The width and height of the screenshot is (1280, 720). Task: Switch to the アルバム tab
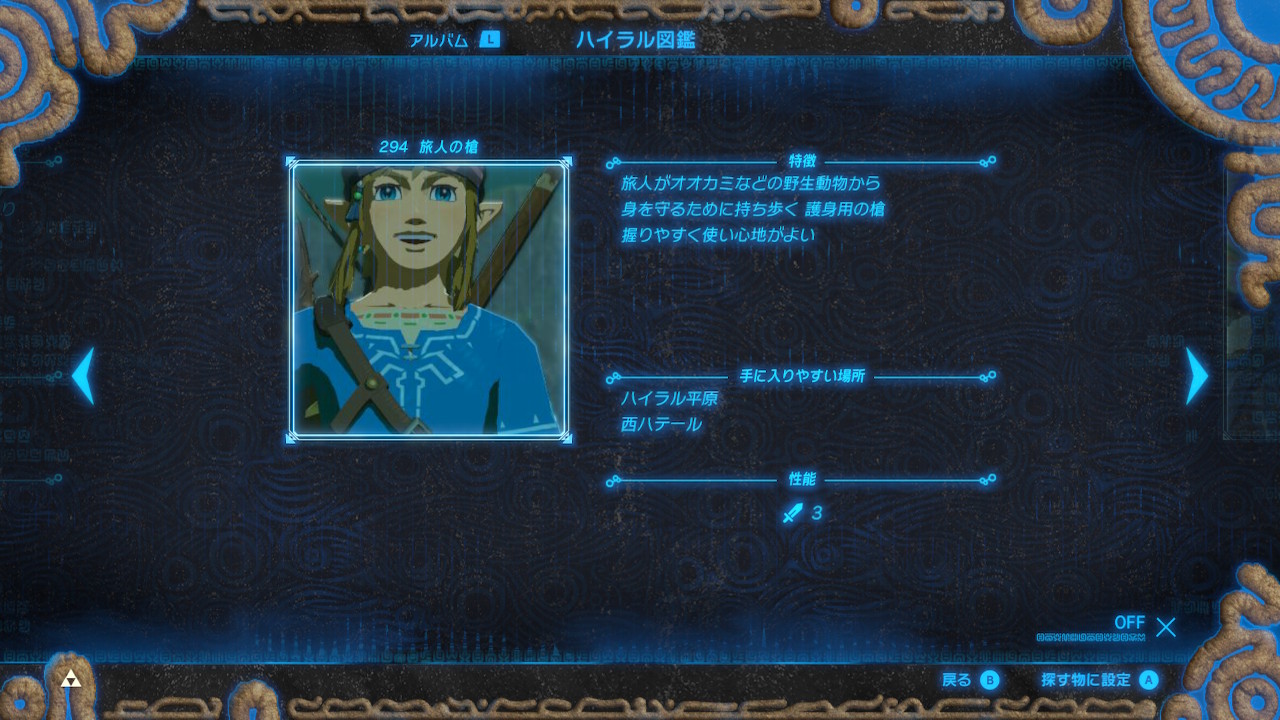(453, 40)
